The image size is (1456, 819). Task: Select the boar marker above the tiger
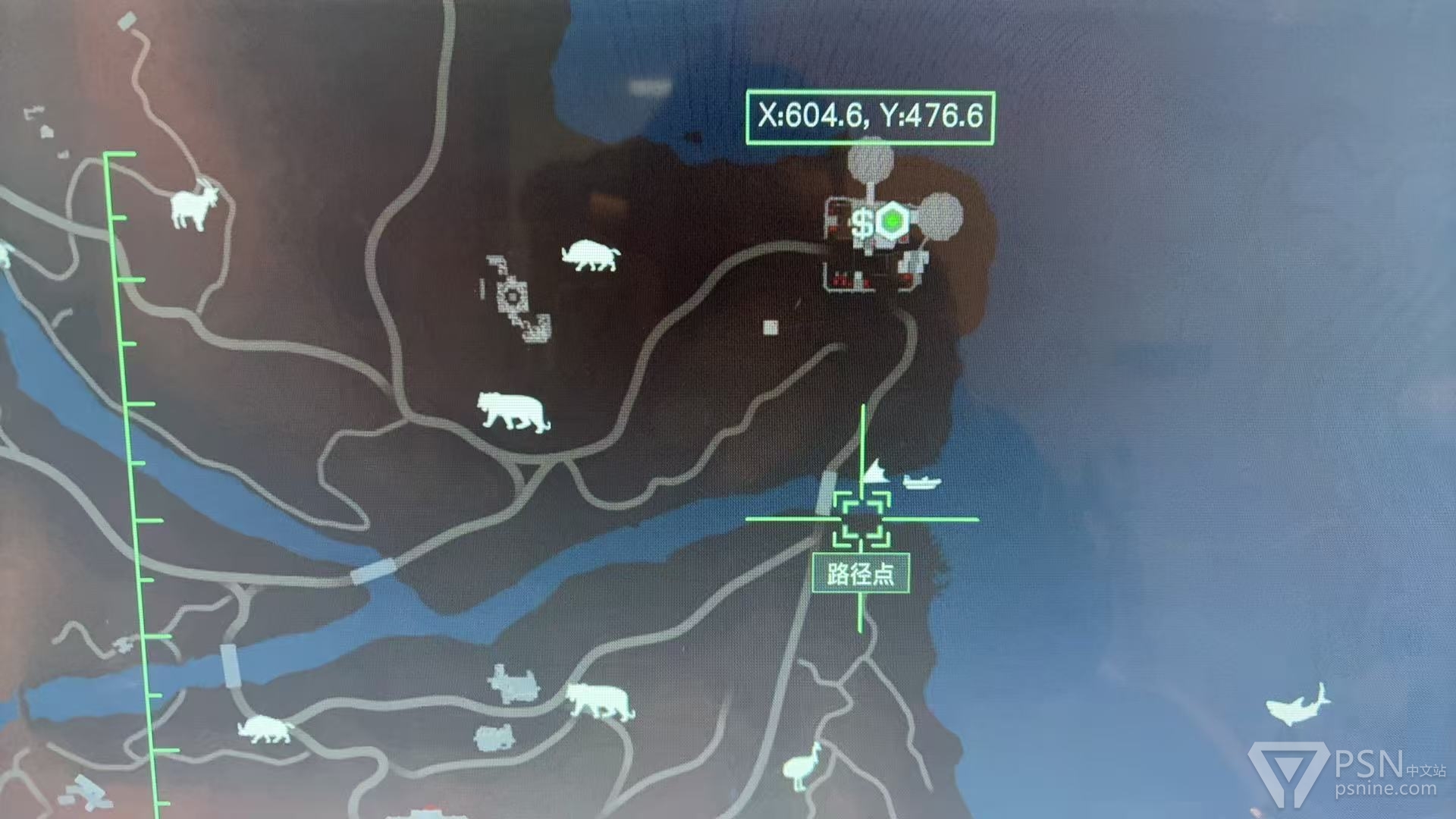591,256
